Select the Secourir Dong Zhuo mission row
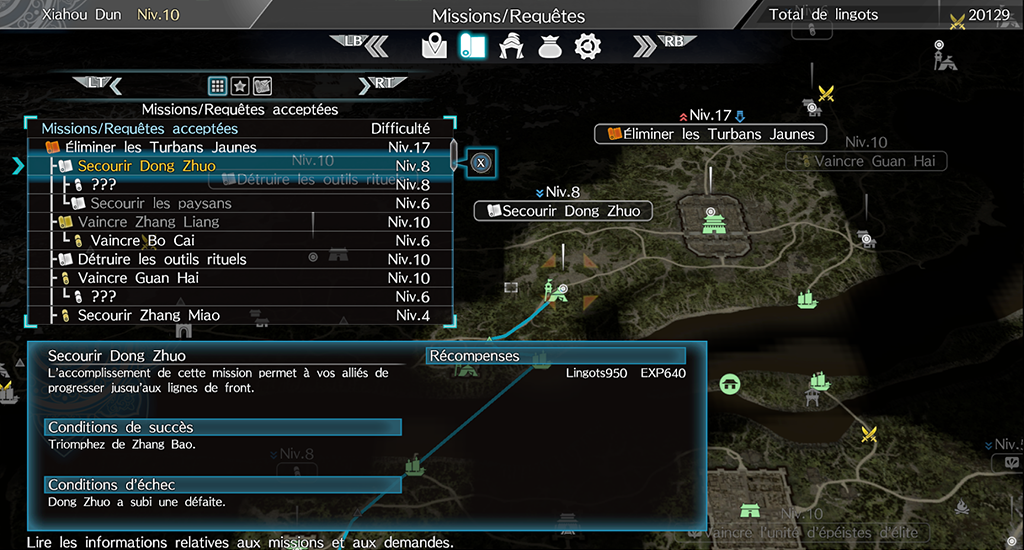1024x550 pixels. pos(147,166)
